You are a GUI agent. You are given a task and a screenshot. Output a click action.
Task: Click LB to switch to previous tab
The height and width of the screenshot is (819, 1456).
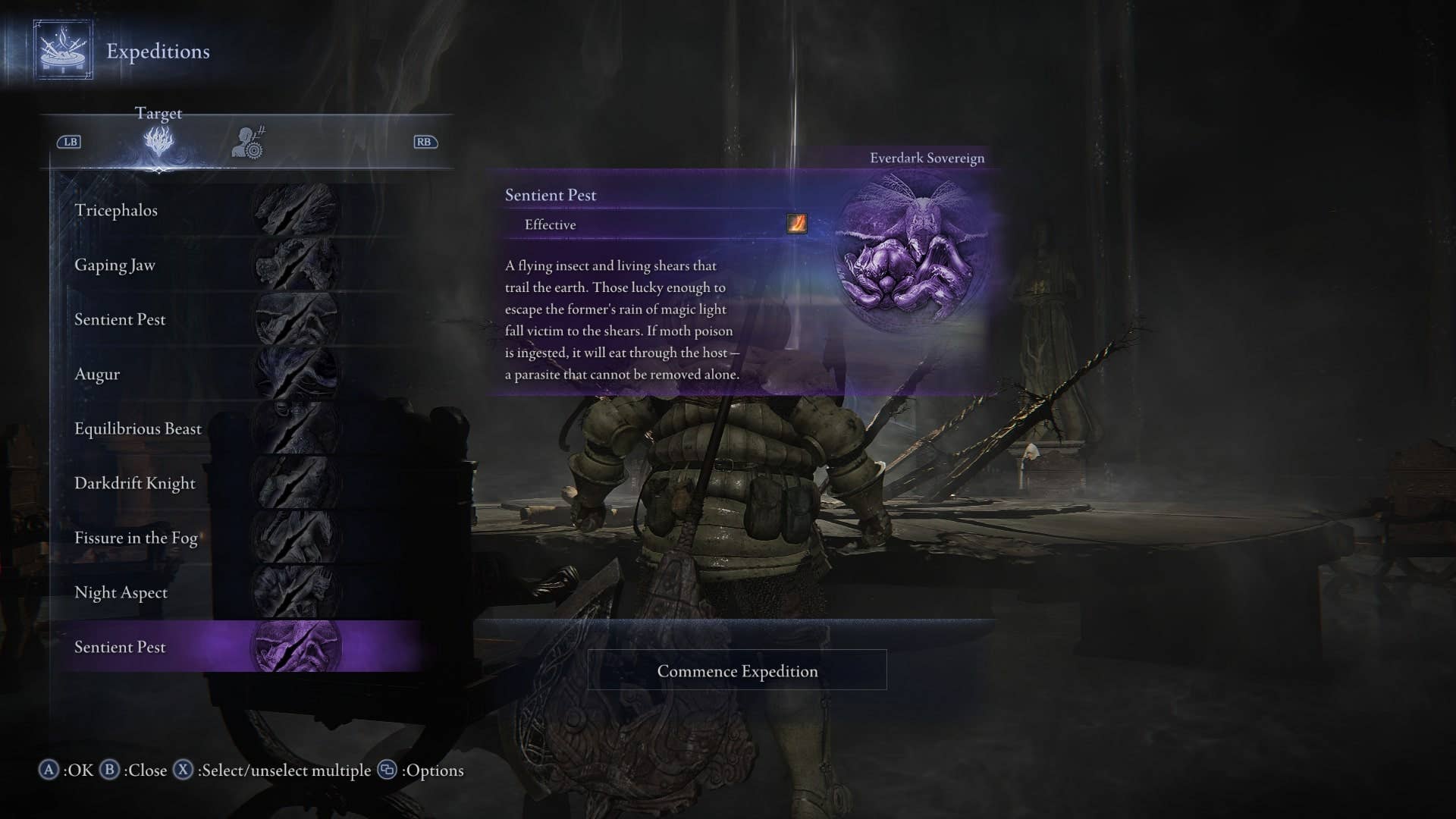(x=68, y=142)
